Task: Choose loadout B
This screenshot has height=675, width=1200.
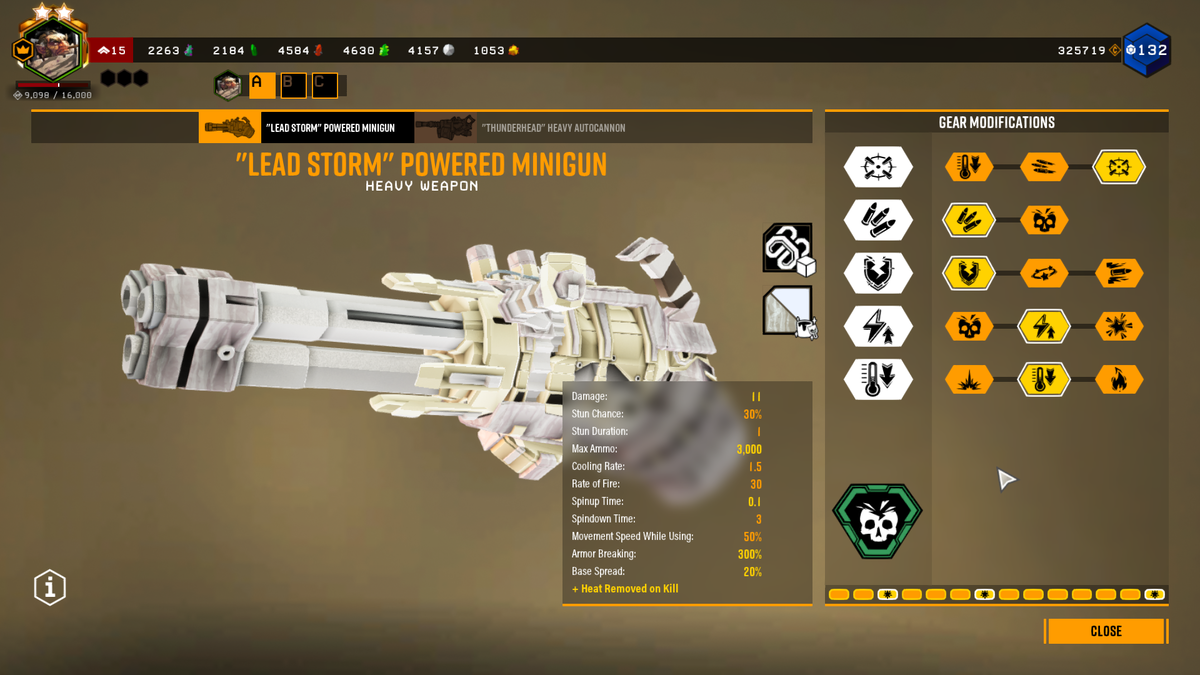Action: 293,85
